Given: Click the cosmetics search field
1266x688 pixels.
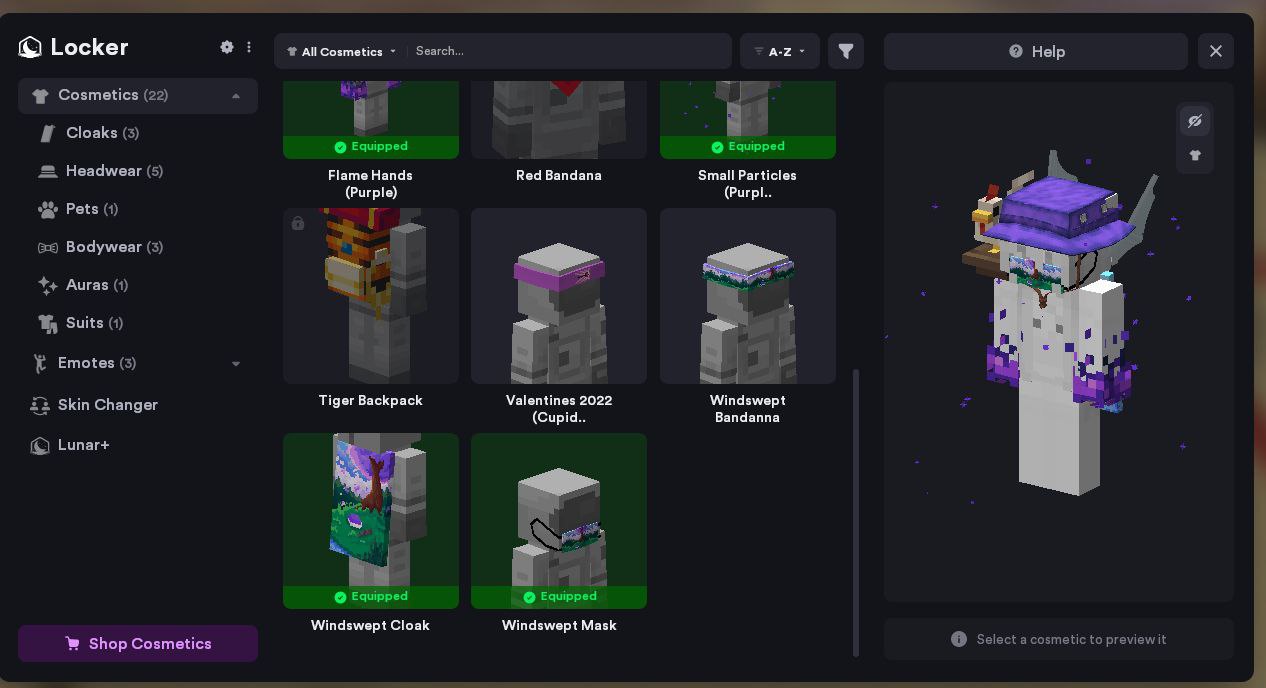Looking at the screenshot, I should pos(570,51).
